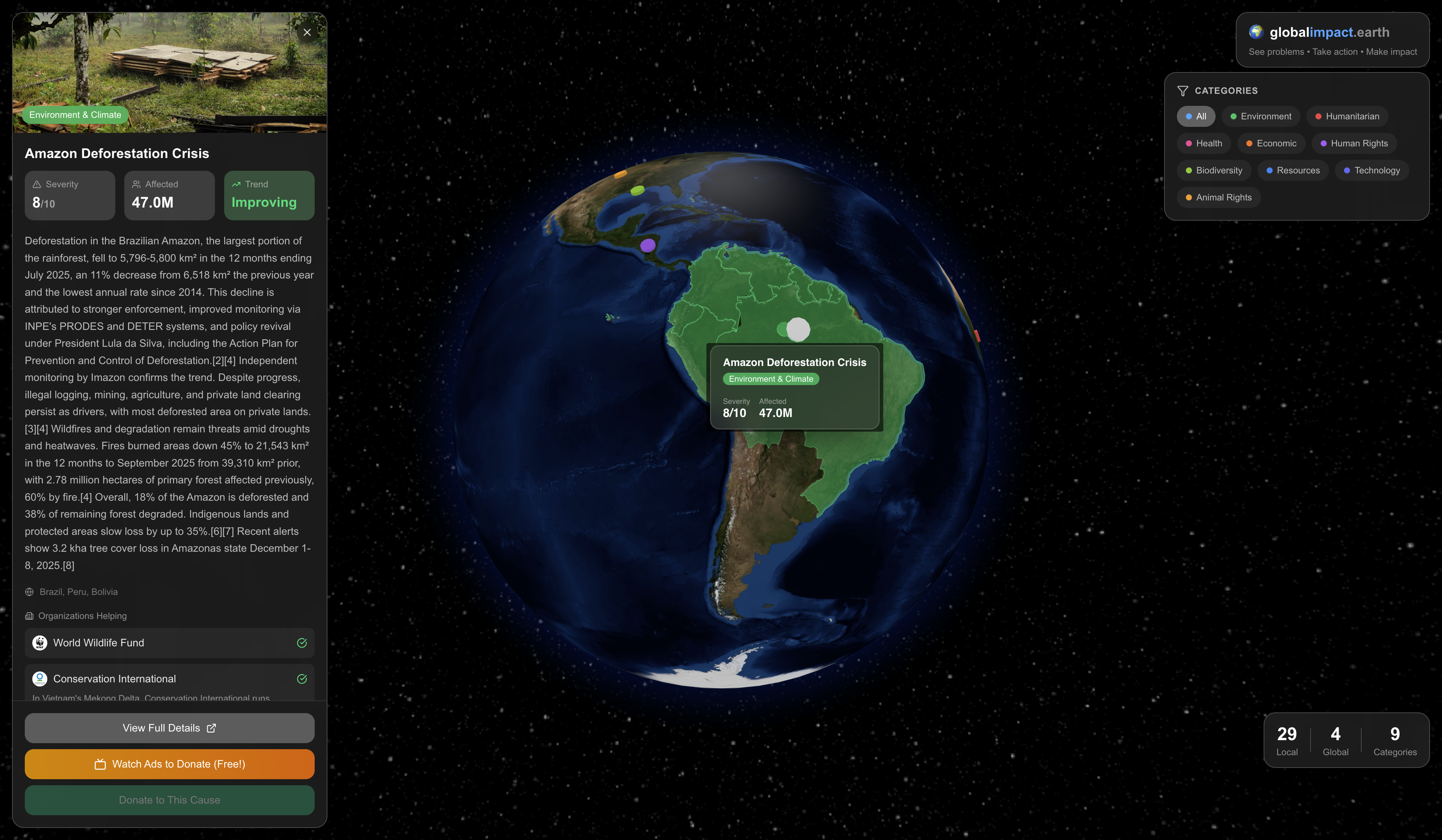Screen dimensions: 1442x840
Task: Click the filter funnel icon beside CATEGORIES
Action: [x=1183, y=90]
